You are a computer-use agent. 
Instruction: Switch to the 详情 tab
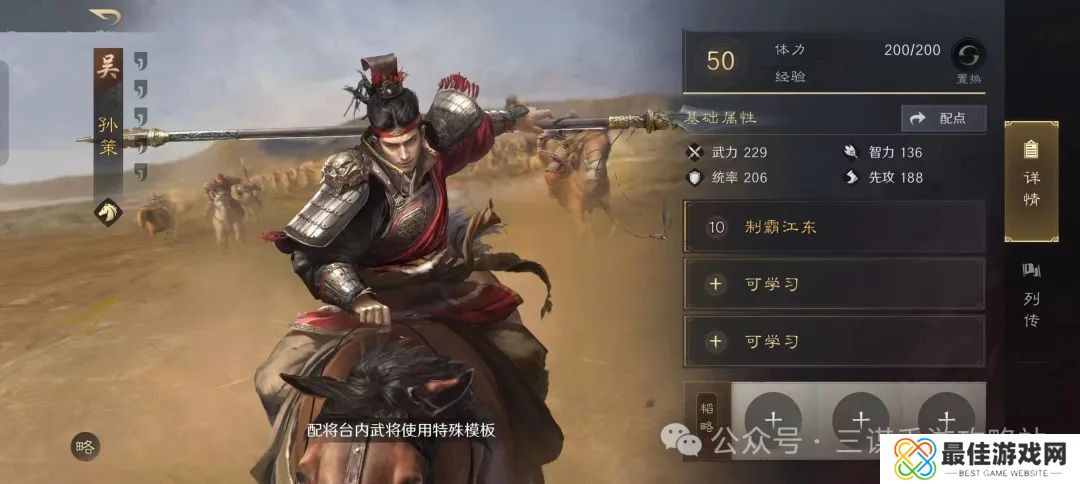pos(1031,181)
